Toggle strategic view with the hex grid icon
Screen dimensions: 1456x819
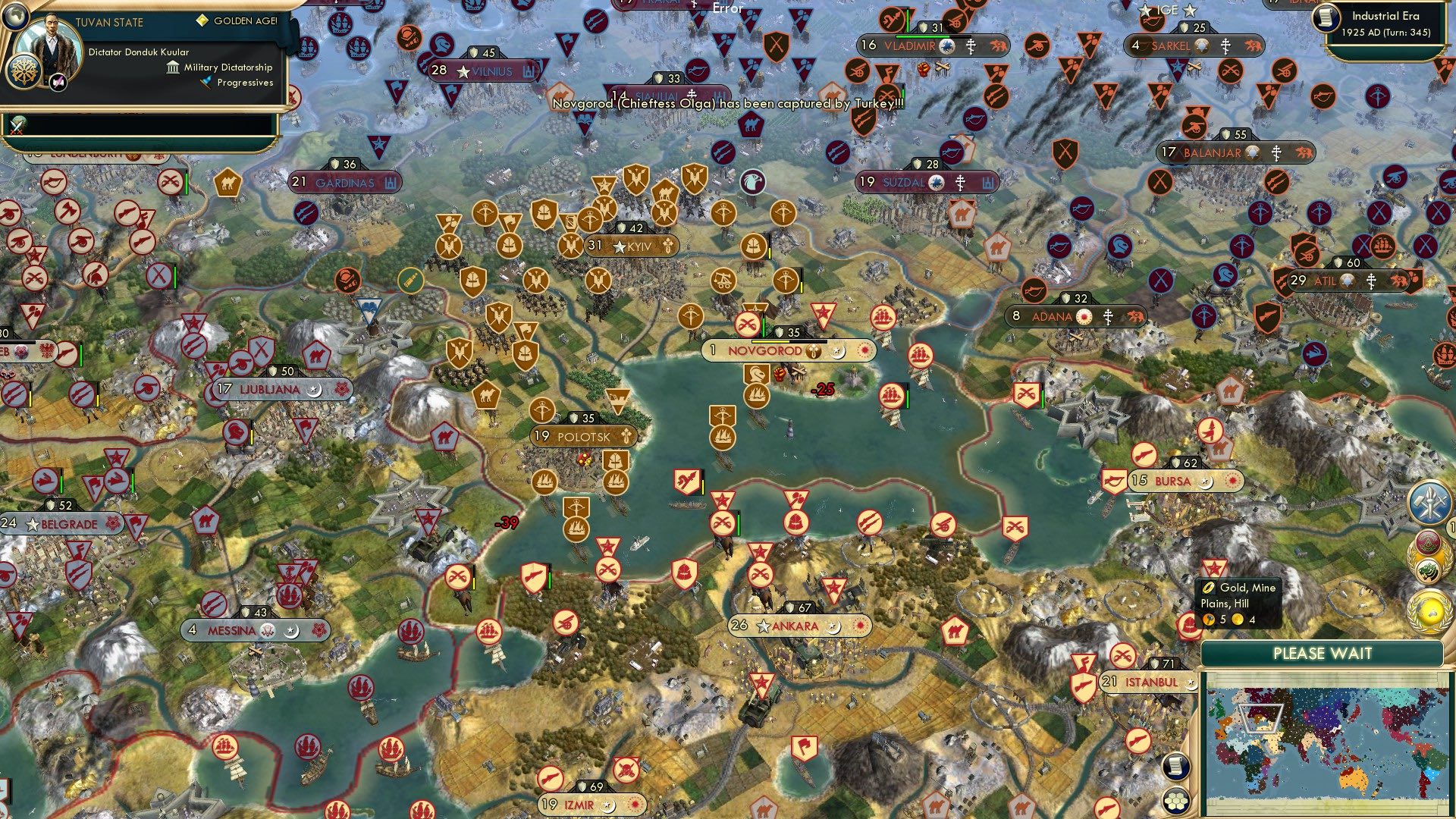[x=1175, y=802]
